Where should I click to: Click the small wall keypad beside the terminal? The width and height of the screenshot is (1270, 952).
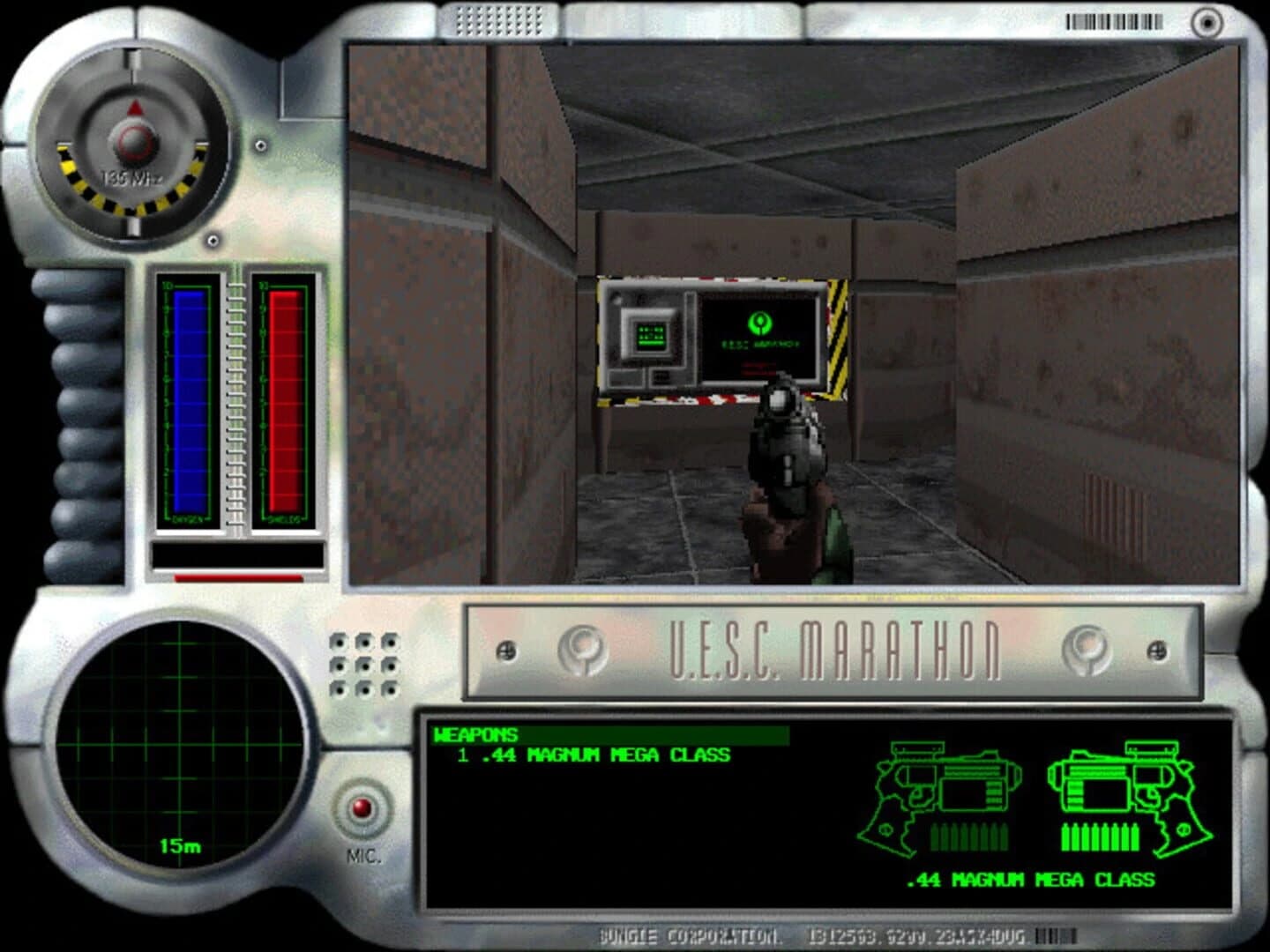[x=650, y=335]
